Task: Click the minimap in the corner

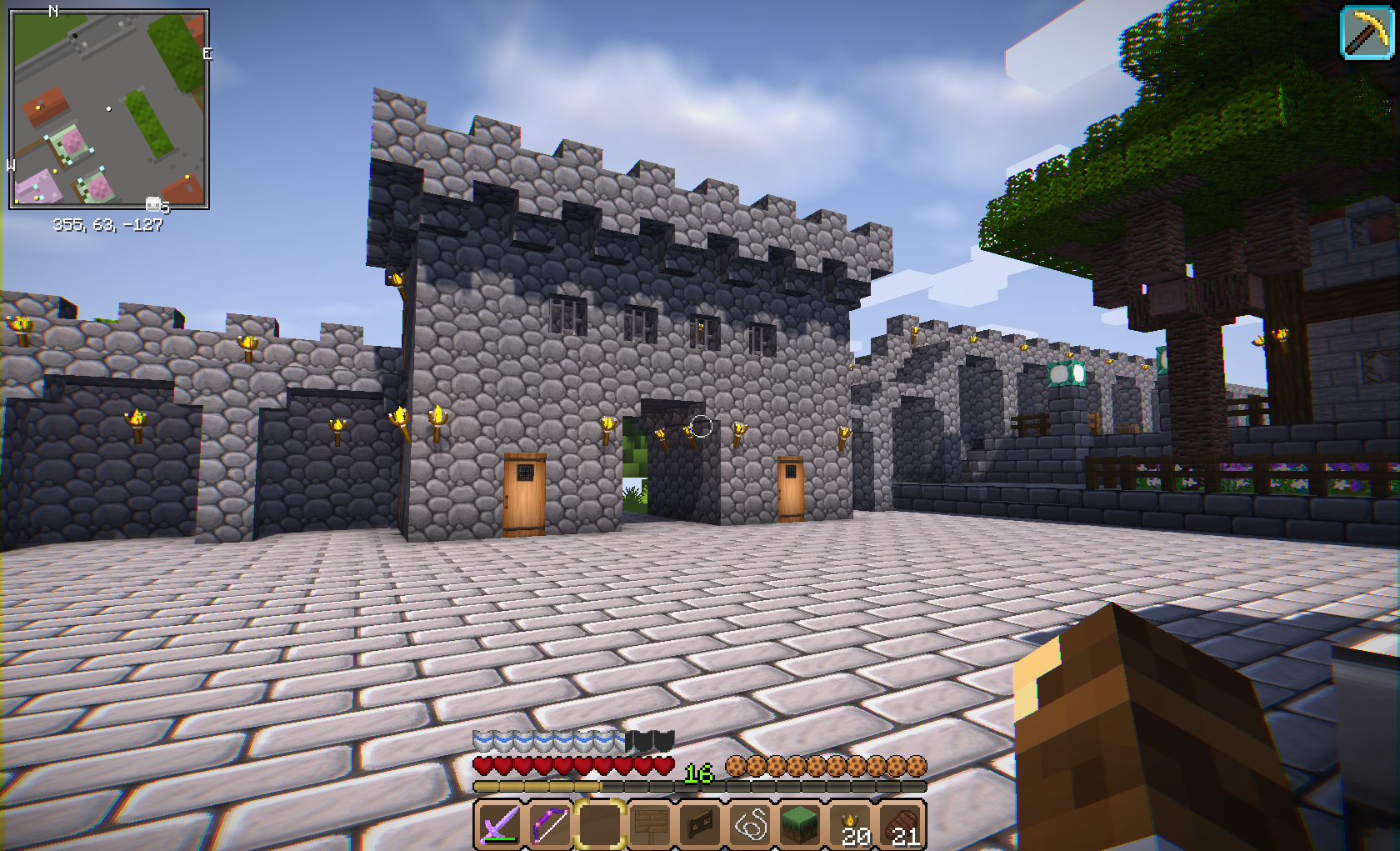Action: [x=108, y=109]
